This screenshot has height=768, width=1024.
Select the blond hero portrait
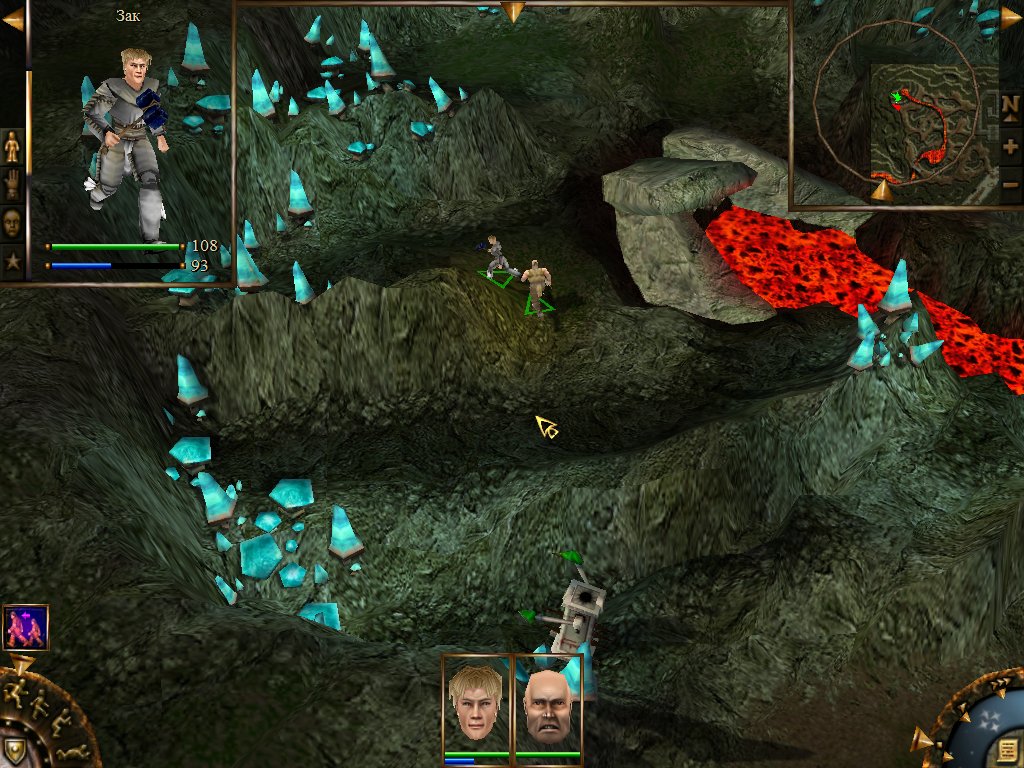(476, 704)
